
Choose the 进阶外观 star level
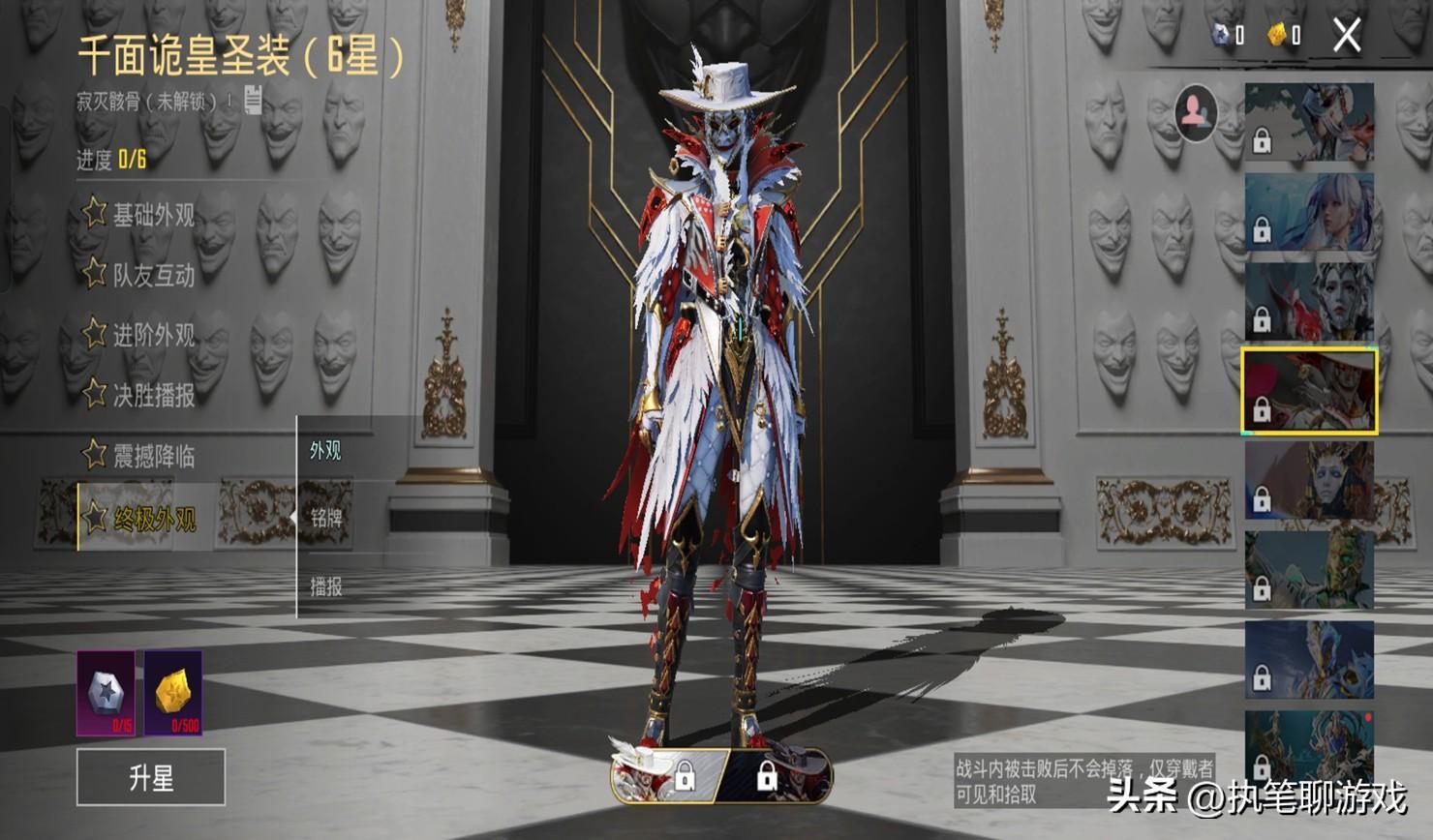[140, 335]
